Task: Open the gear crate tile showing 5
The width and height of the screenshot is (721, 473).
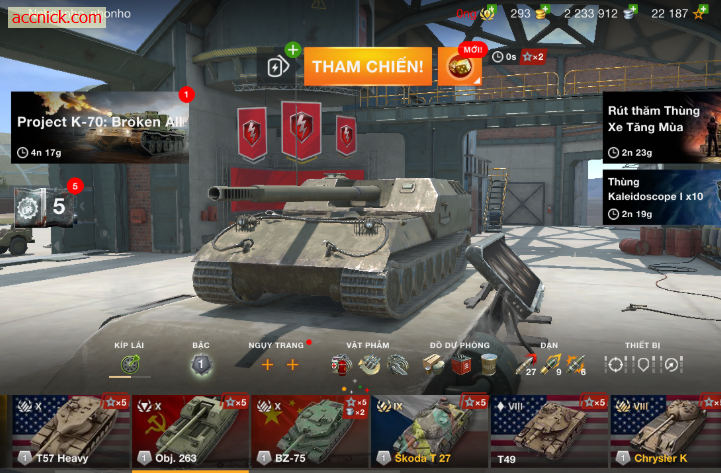Action: (47, 207)
